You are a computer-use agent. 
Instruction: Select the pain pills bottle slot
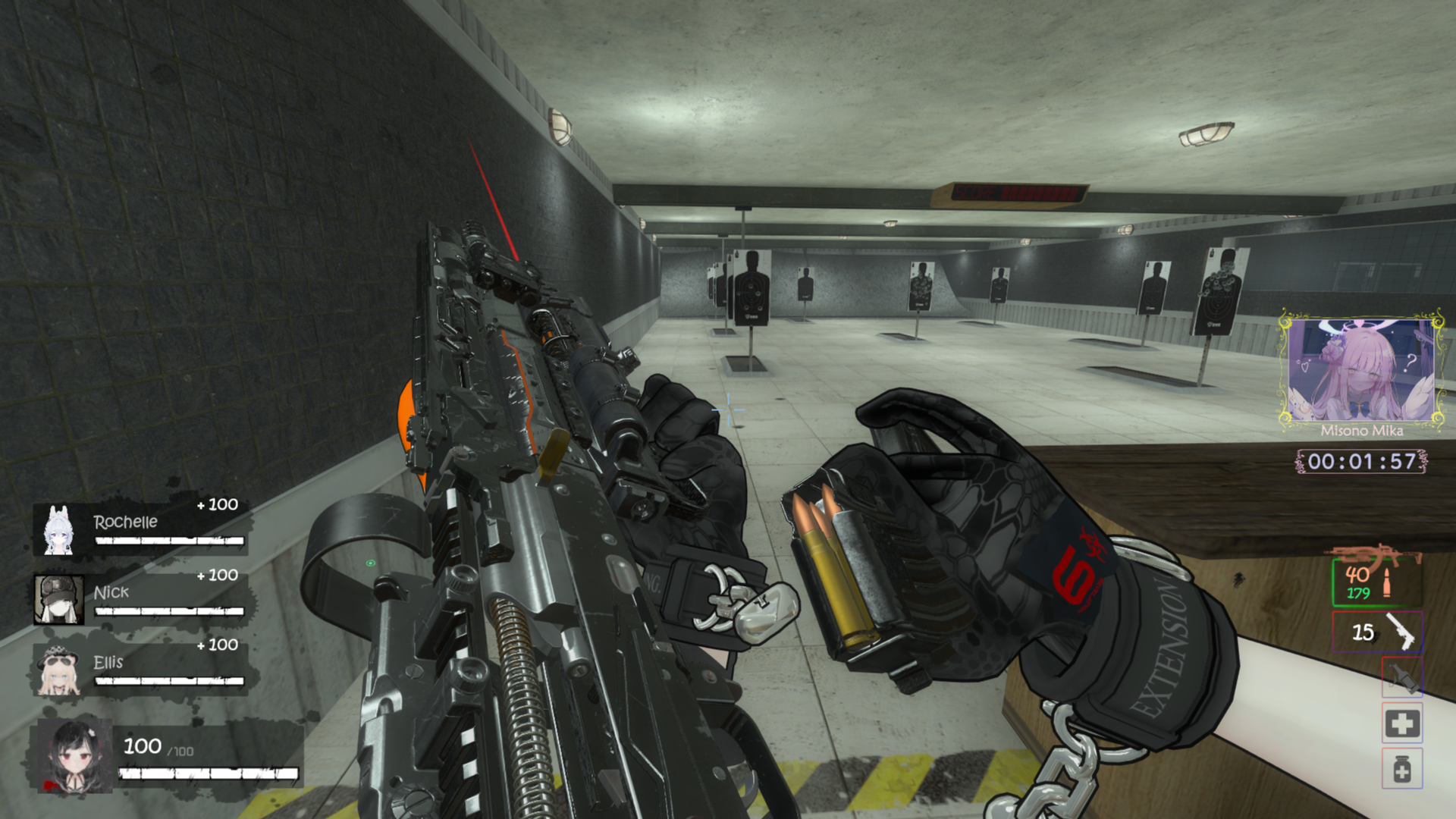coord(1401,769)
